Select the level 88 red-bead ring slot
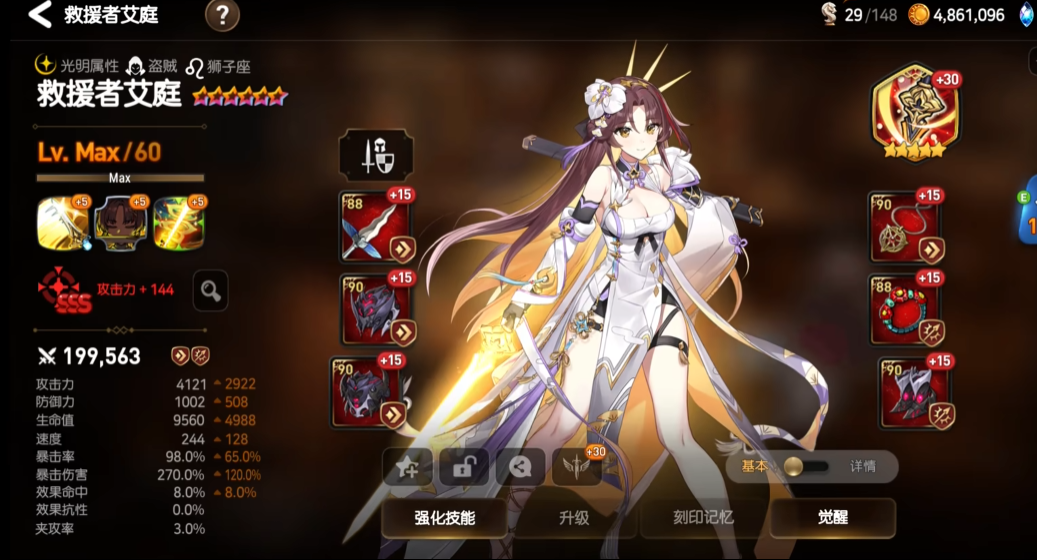 click(x=905, y=310)
